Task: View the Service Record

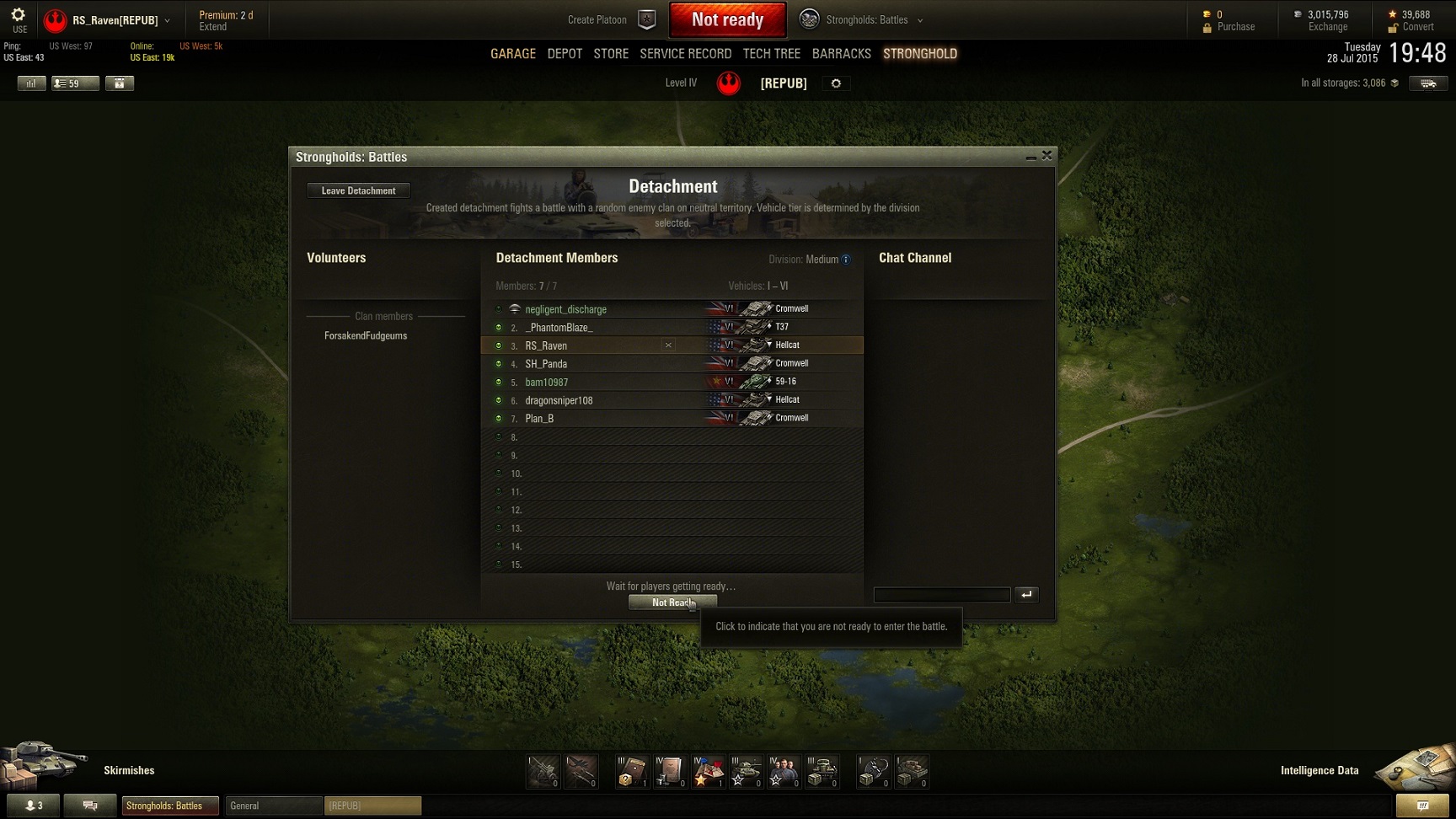Action: [x=685, y=54]
